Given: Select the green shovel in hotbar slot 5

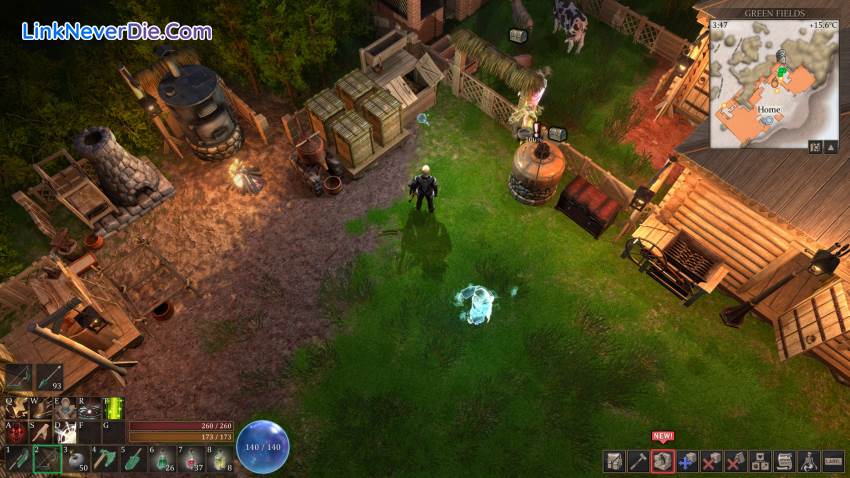Looking at the screenshot, I should (x=134, y=460).
